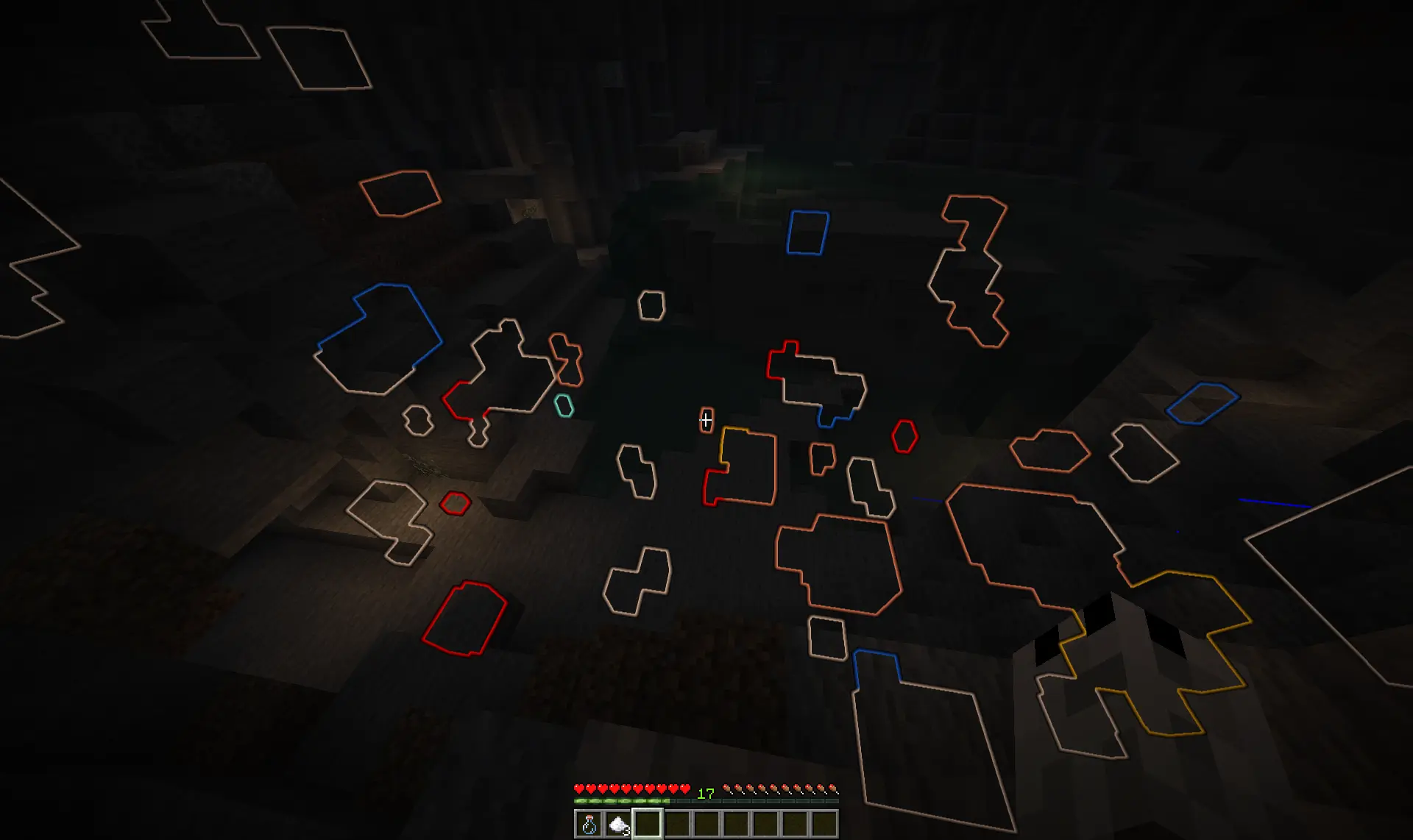Click the small red hexagon ore outline on the left
Viewport: 1413px width, 840px height.
[454, 505]
